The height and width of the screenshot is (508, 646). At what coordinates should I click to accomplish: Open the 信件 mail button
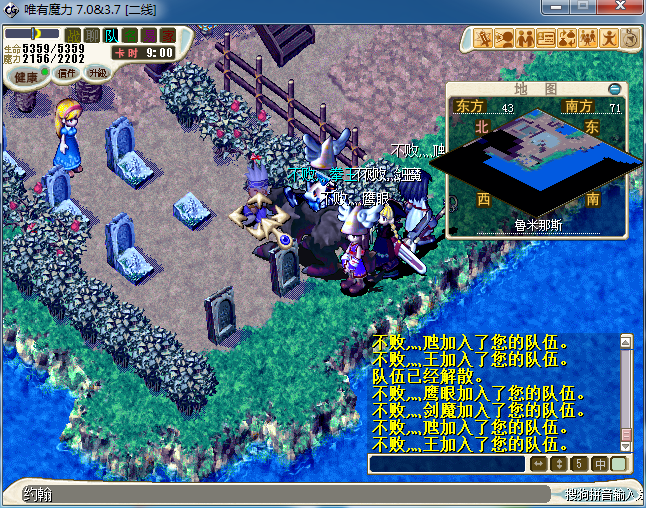pos(68,73)
